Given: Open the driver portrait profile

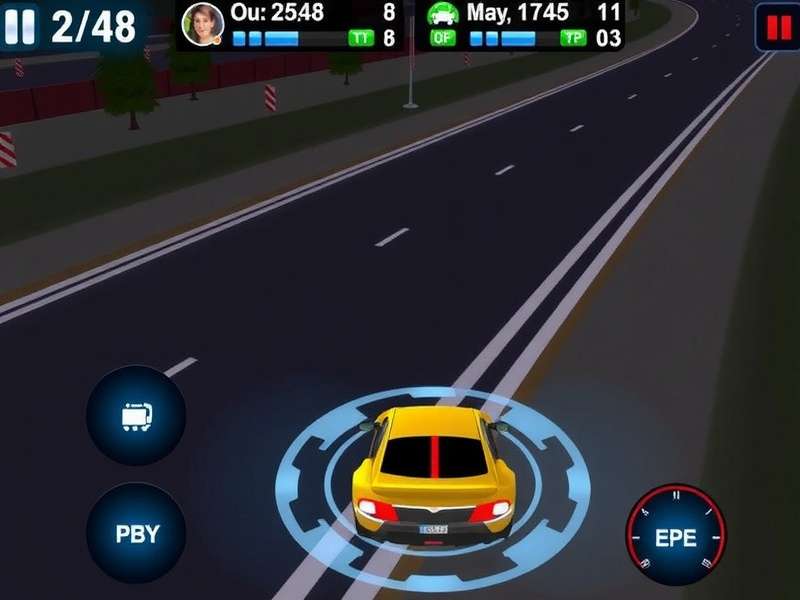Looking at the screenshot, I should click(x=203, y=24).
